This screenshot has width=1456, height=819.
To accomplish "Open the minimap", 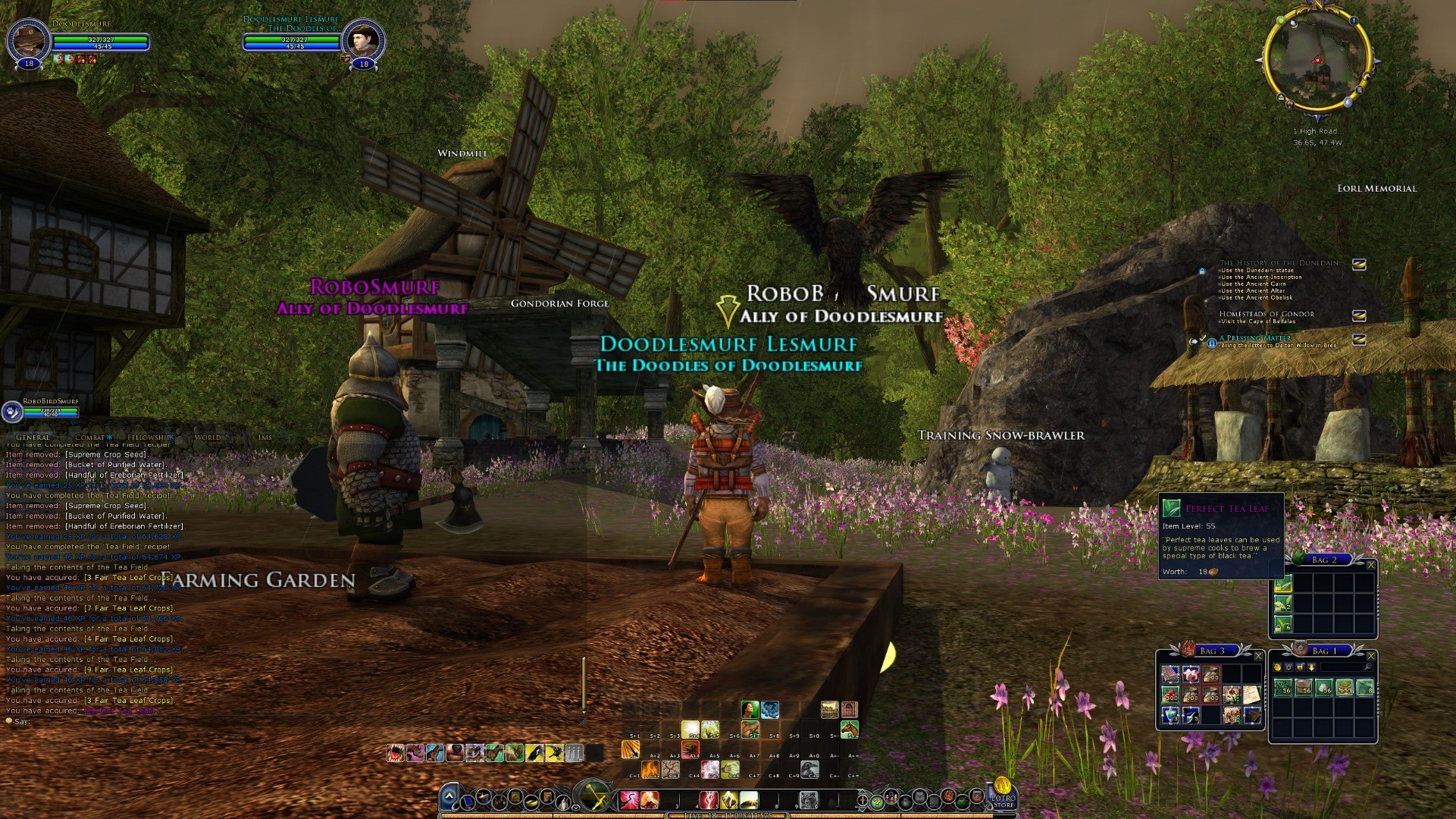I will tap(1317, 64).
